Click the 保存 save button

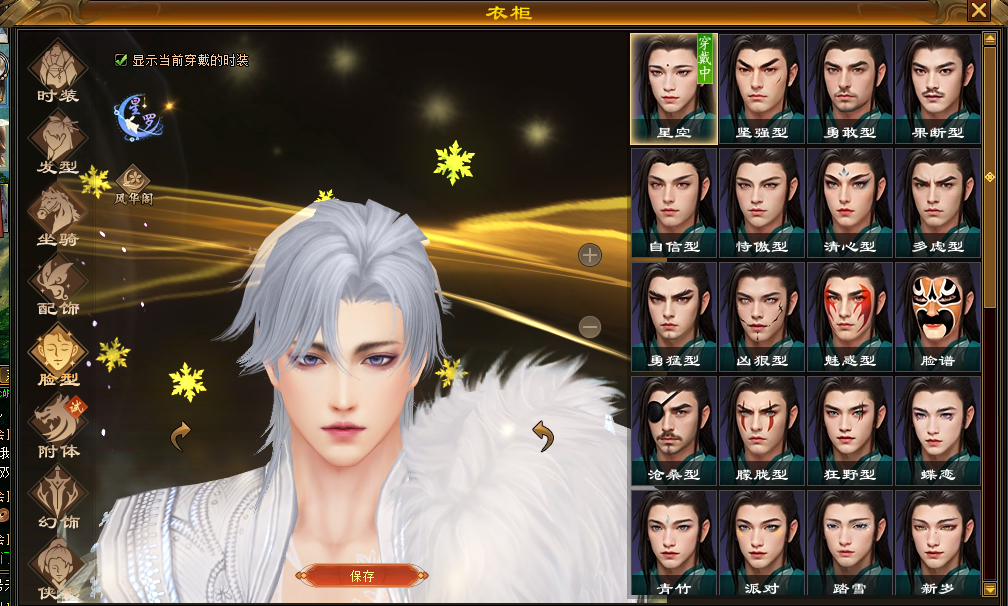pyautogui.click(x=362, y=575)
